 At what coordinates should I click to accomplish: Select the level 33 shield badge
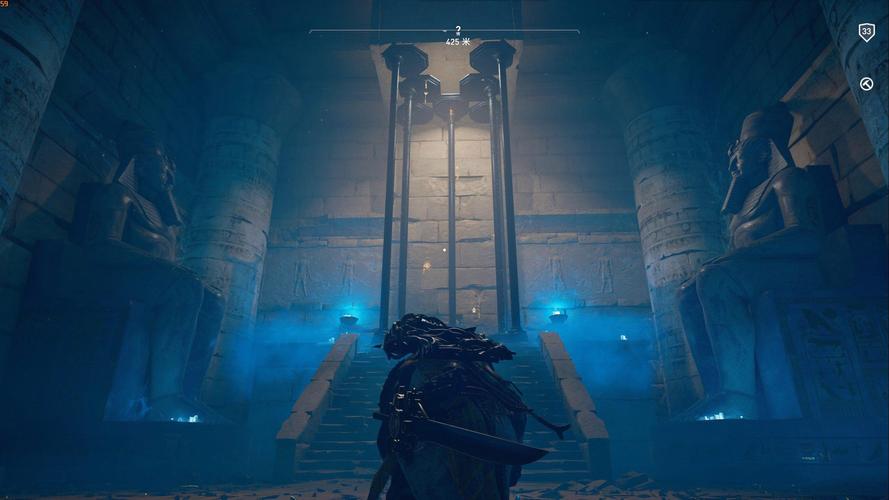pyautogui.click(x=866, y=32)
